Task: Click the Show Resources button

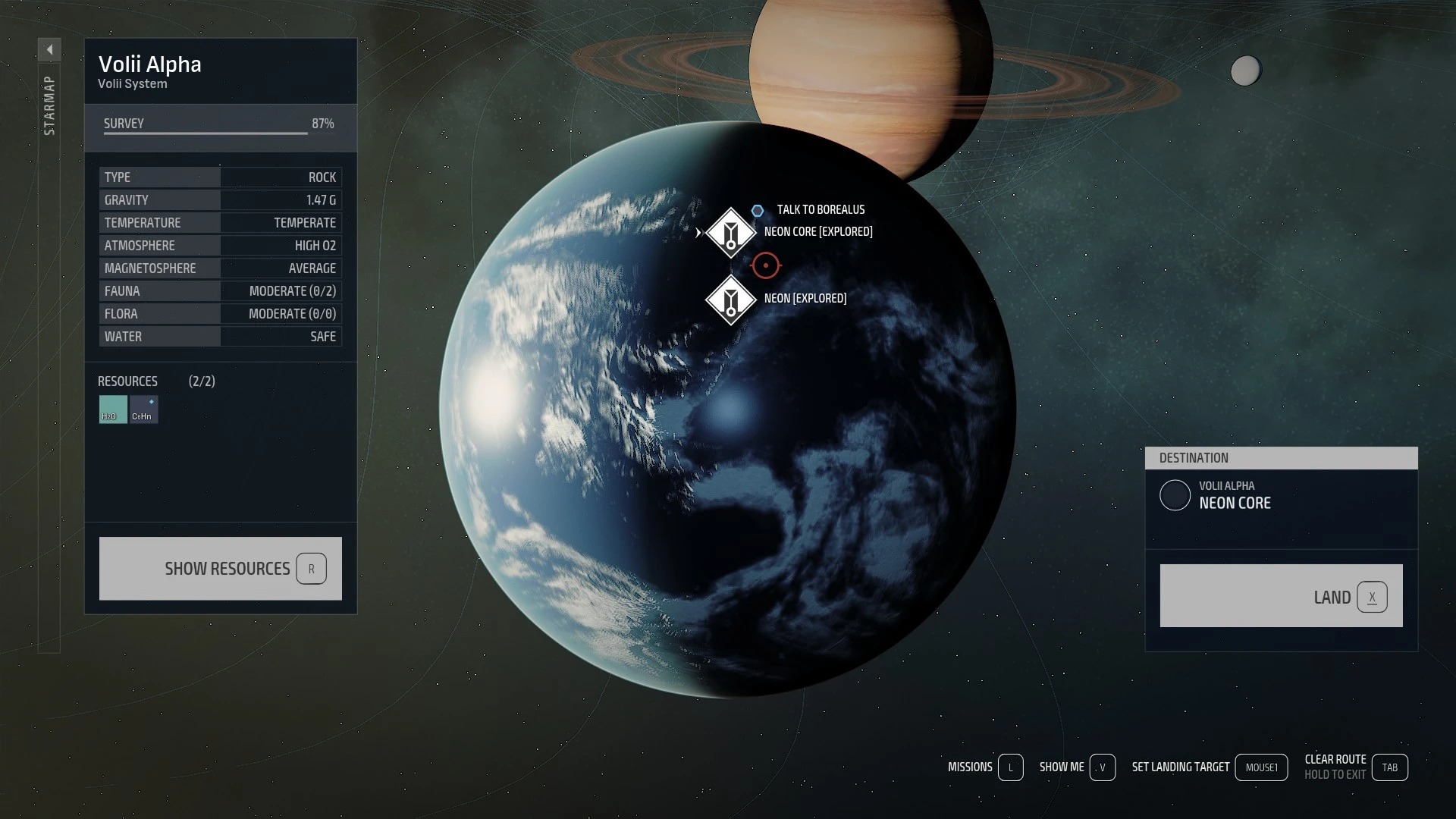Action: [220, 569]
